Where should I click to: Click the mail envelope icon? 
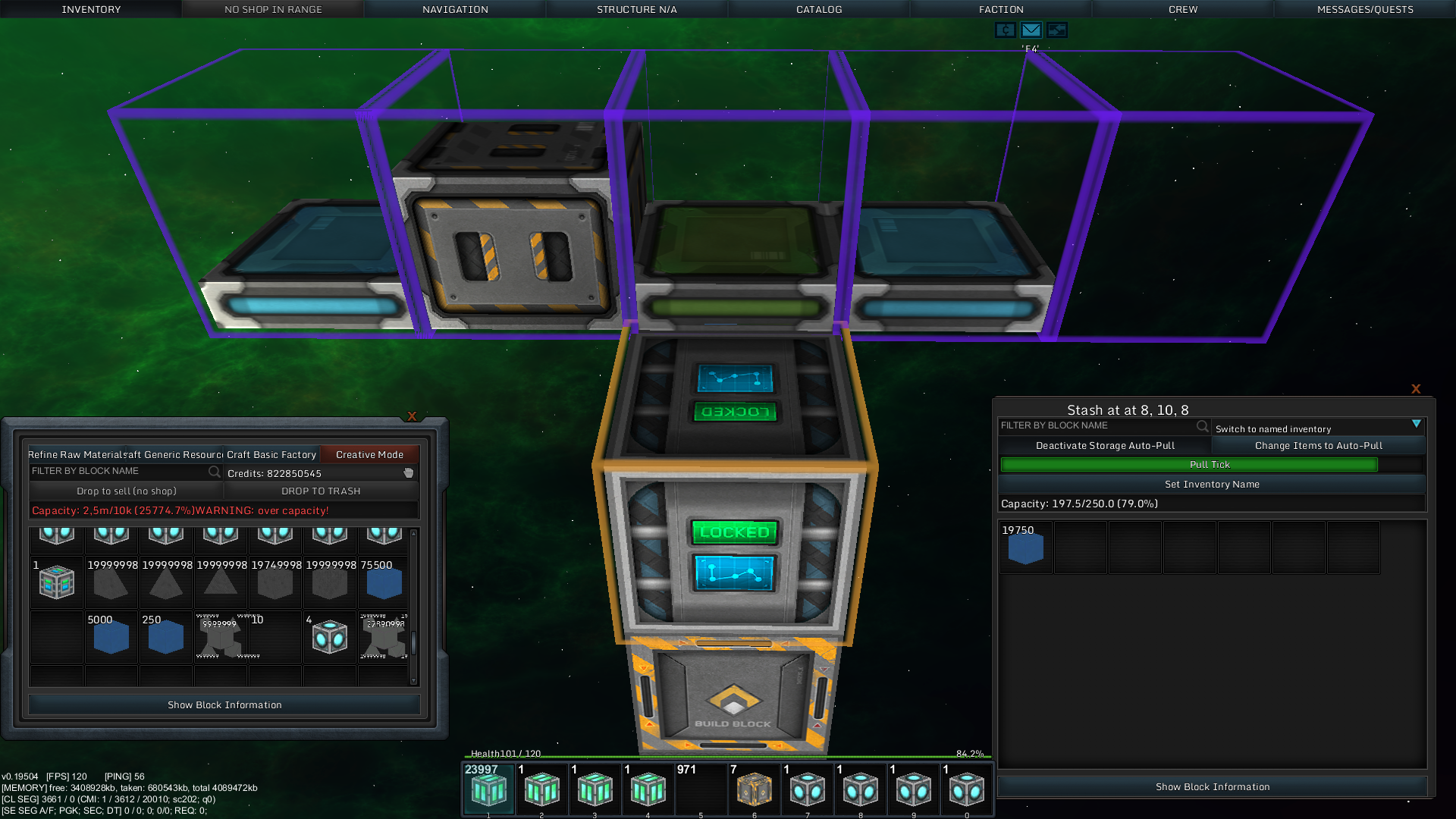[1031, 30]
